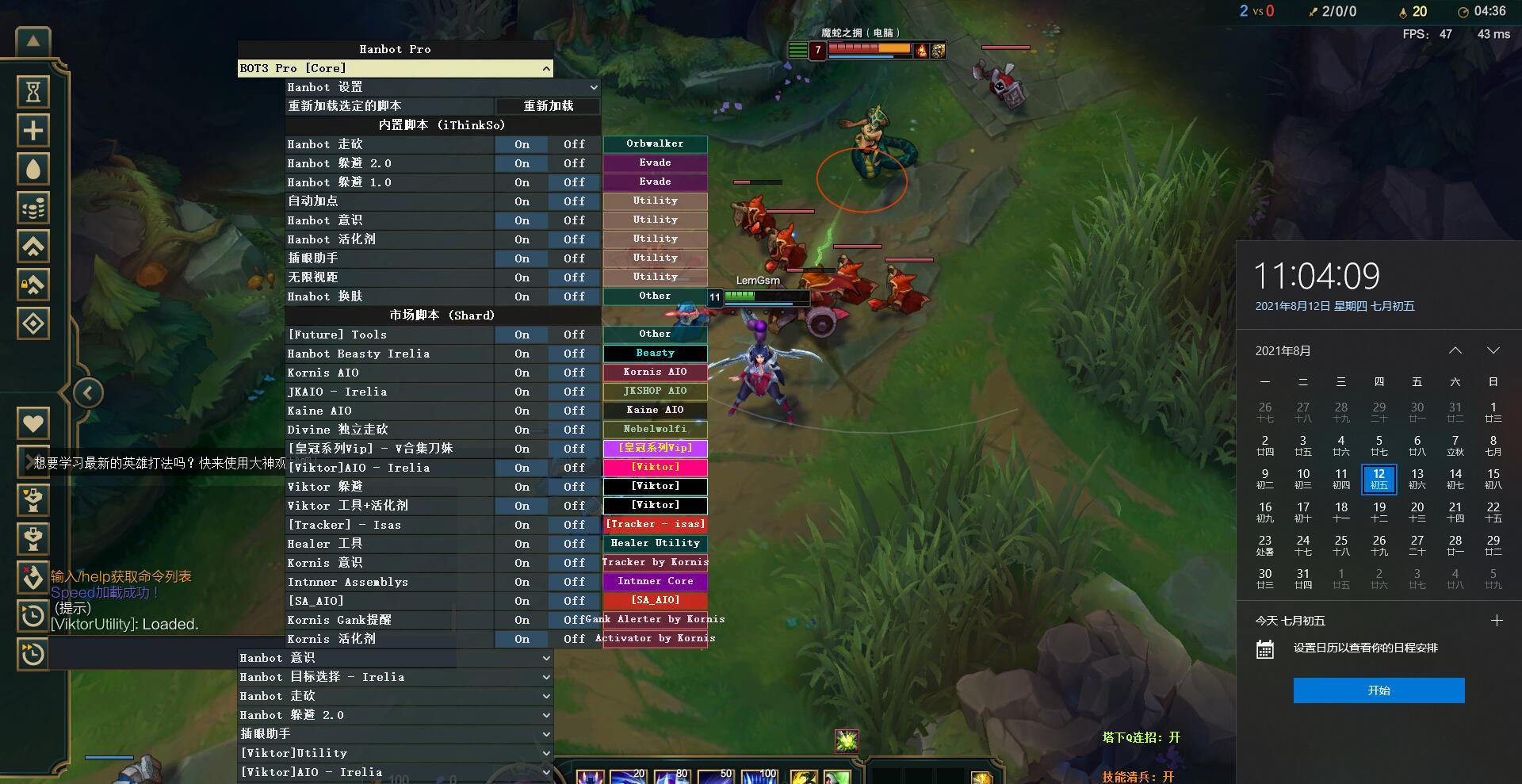Viewport: 1522px width, 784px height.
Task: Turn Off Hanbot Beasty Irelia
Action: [x=574, y=354]
